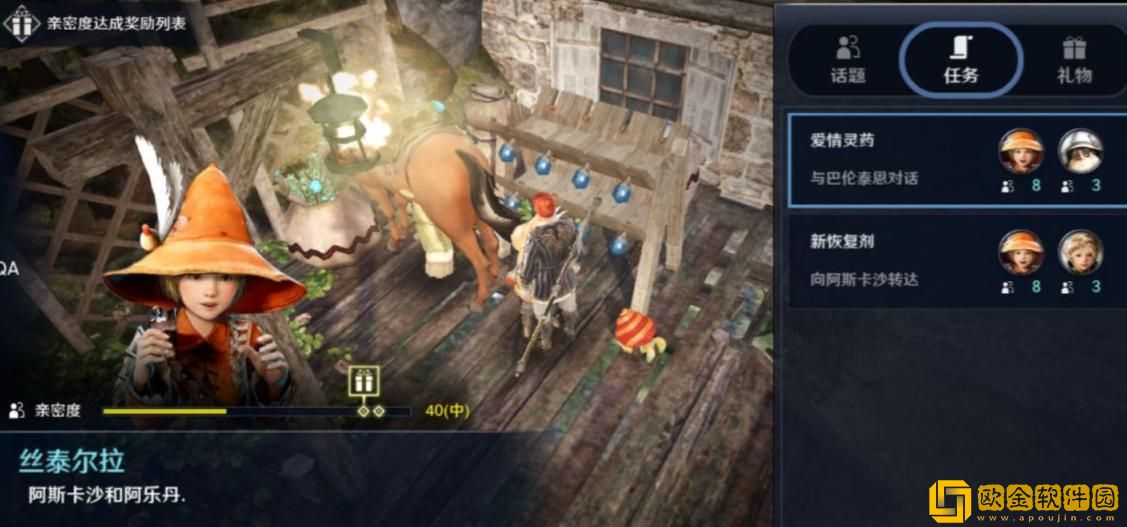The width and height of the screenshot is (1127, 527).
Task: Select the 新恢复剂 quest row
Action: click(955, 260)
